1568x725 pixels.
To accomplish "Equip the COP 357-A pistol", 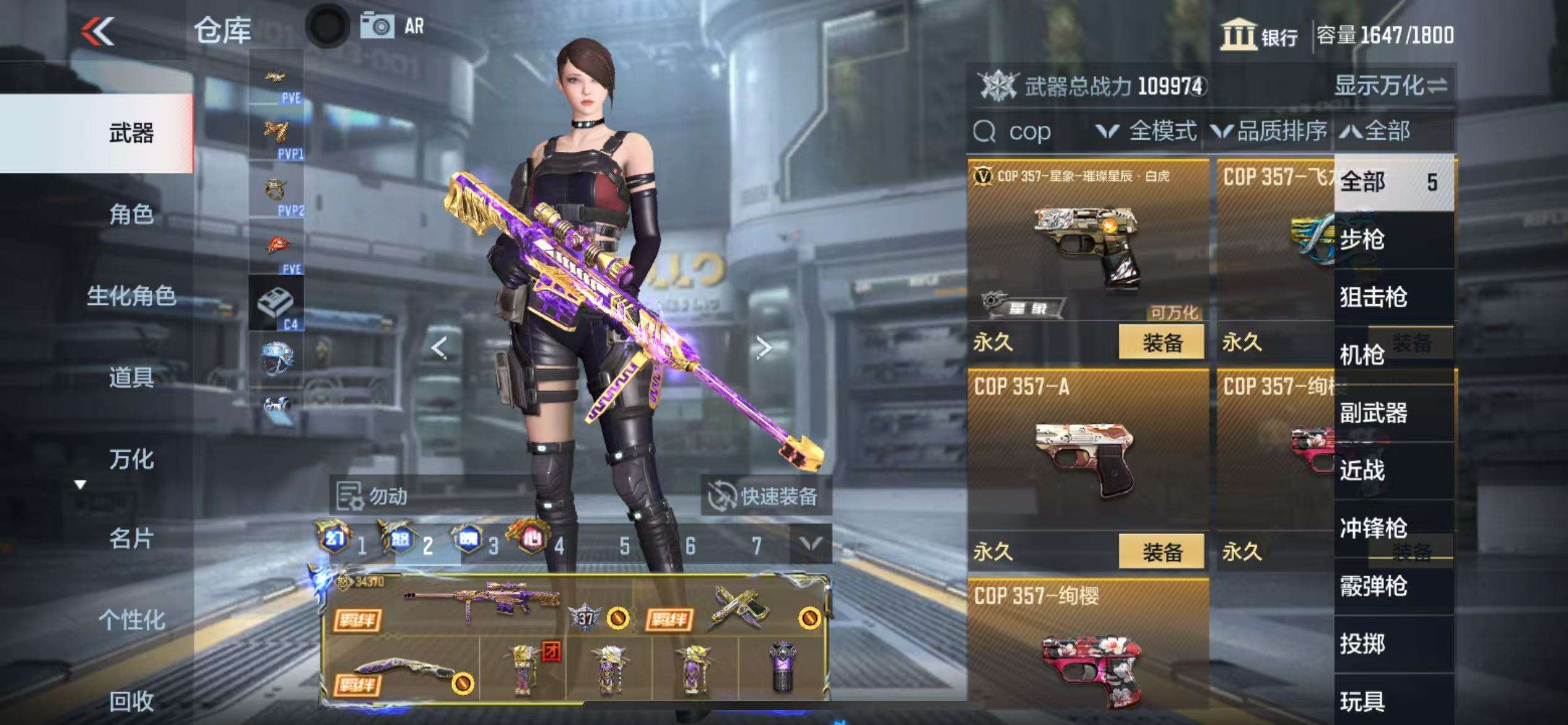I will coord(1162,551).
